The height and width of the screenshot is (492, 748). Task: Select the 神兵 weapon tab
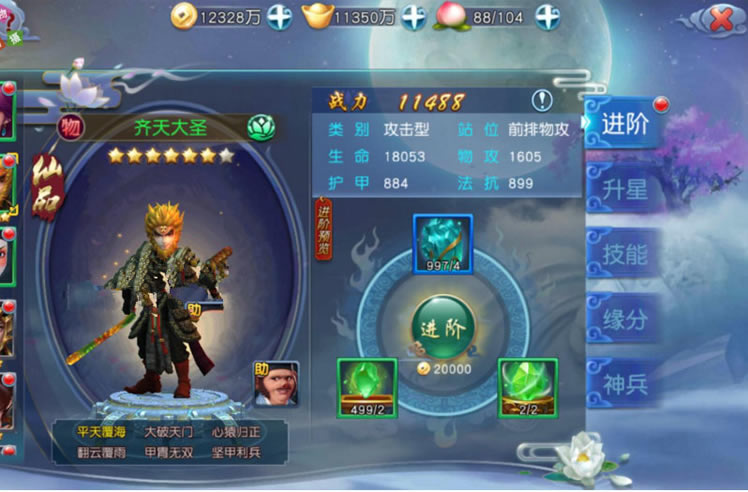click(625, 385)
